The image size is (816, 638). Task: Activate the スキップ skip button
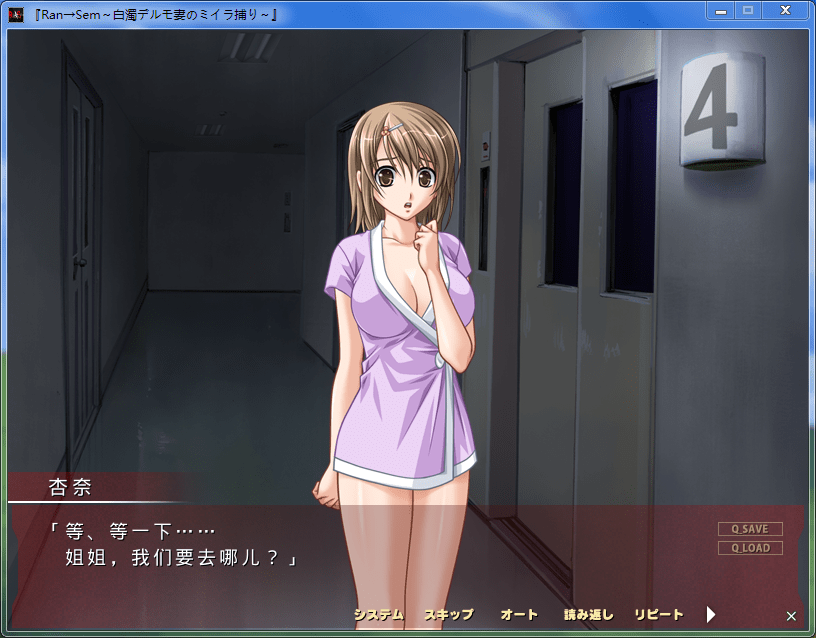click(x=449, y=614)
